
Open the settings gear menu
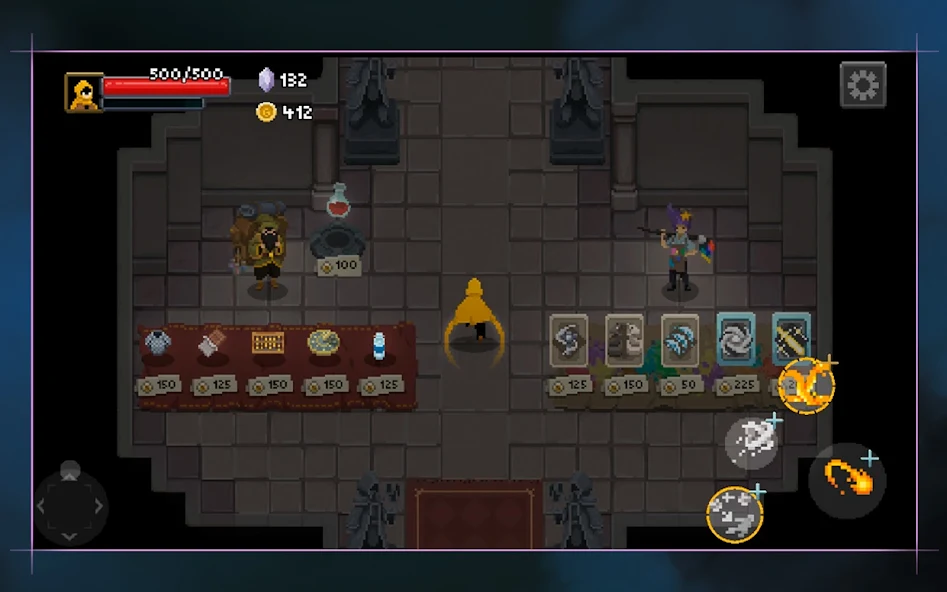pyautogui.click(x=862, y=86)
